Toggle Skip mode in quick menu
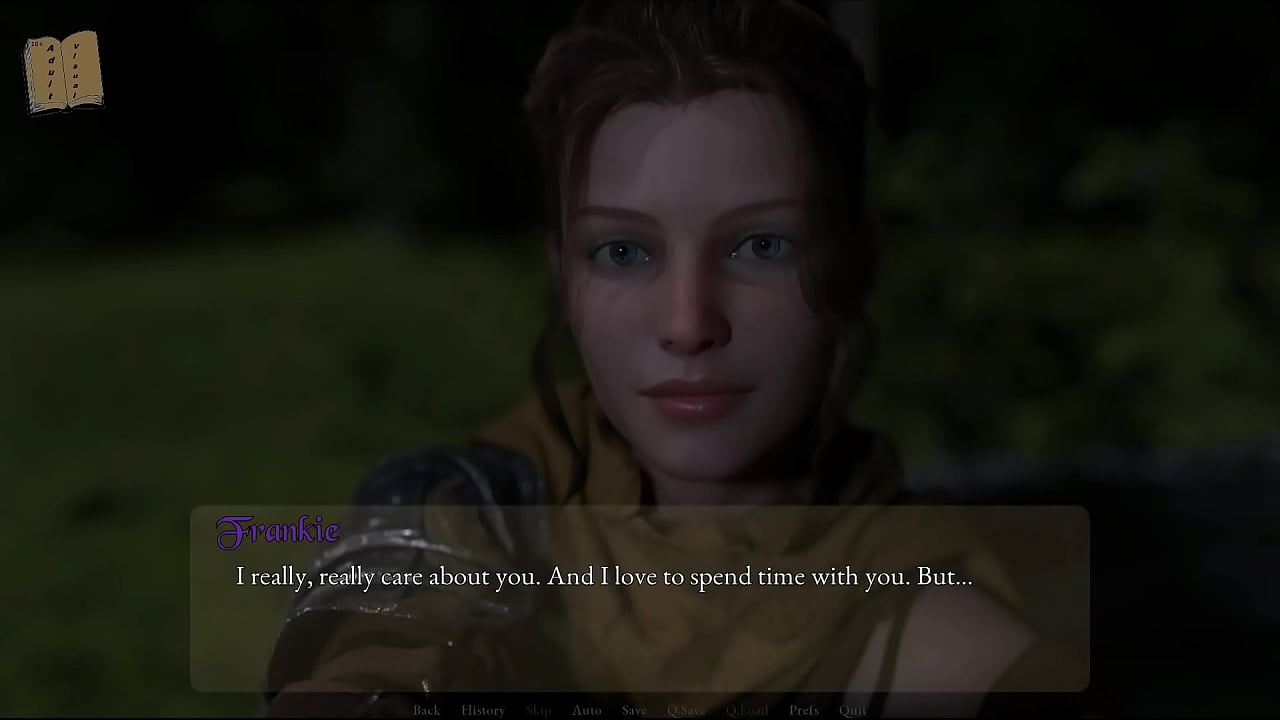Viewport: 1280px width, 720px height. point(538,710)
